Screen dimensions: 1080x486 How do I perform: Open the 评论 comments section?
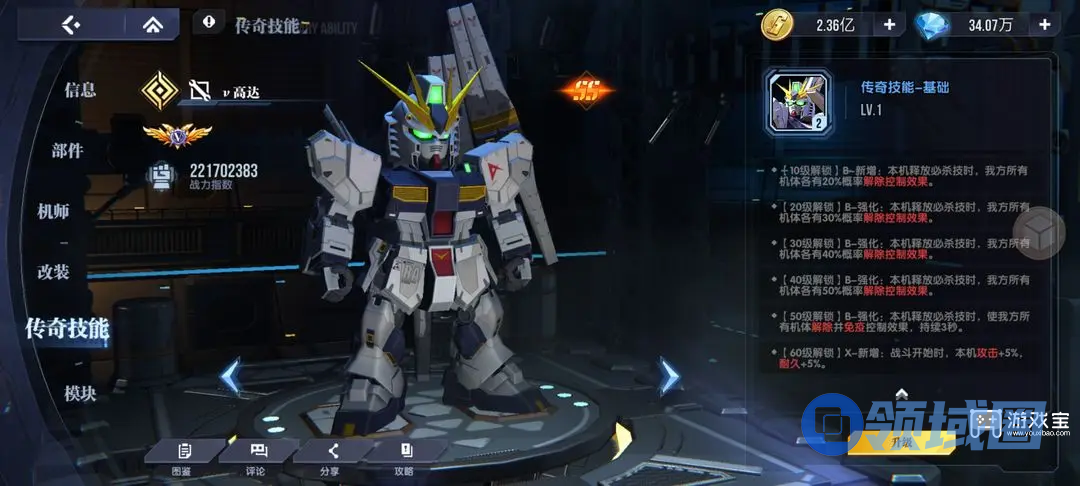coord(256,456)
